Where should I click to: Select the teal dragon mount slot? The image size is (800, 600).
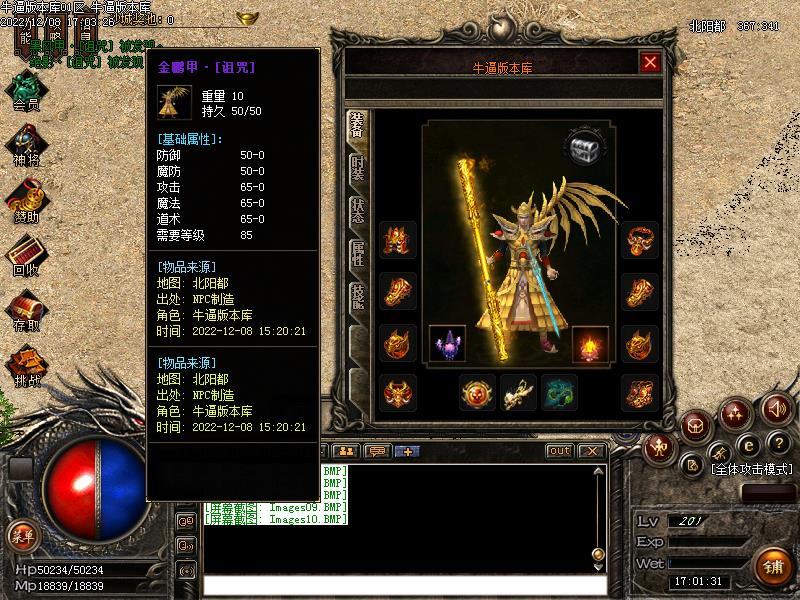click(x=559, y=393)
